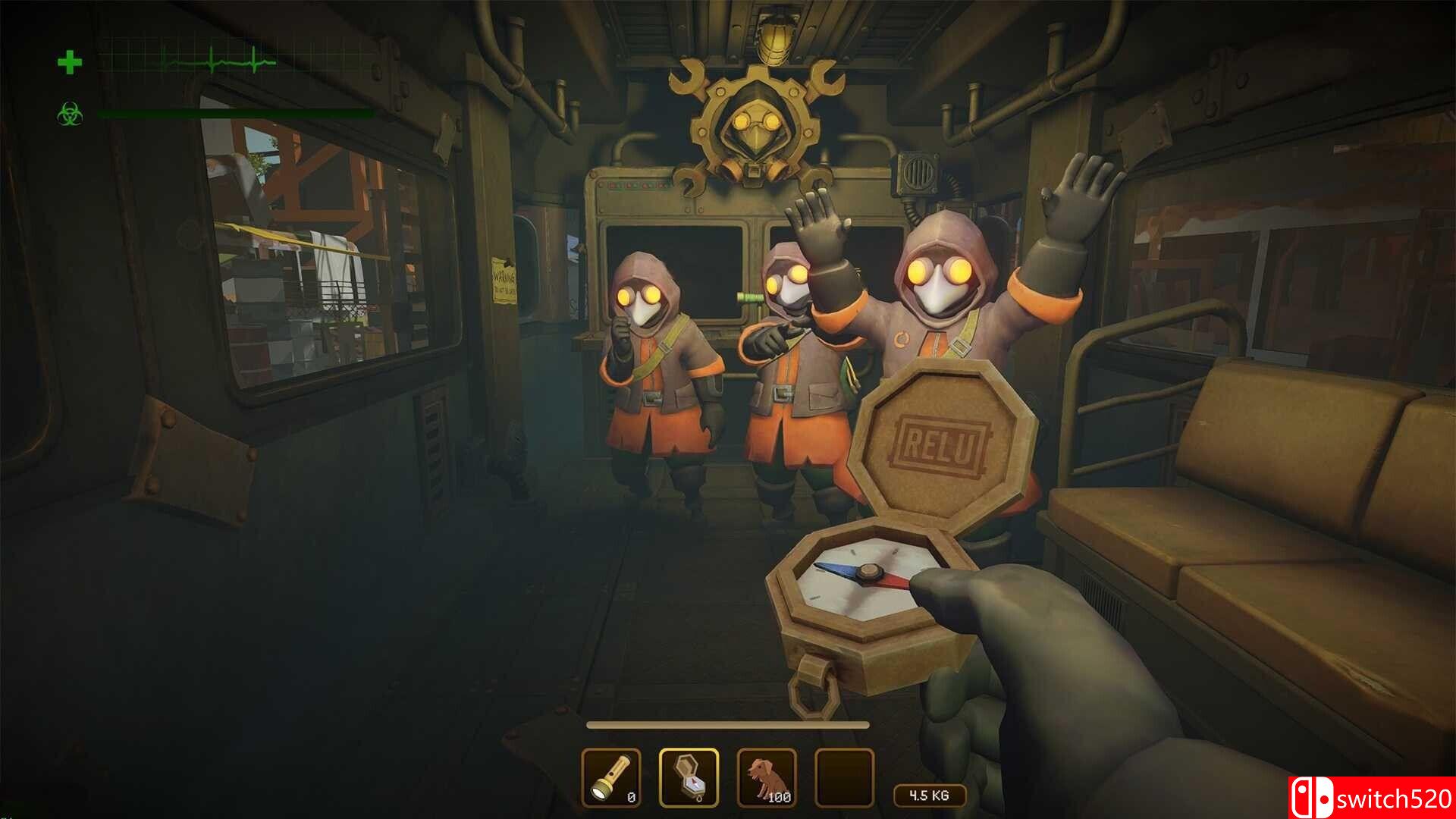Click the switch520 watermark logo
Image resolution: width=1456 pixels, height=819 pixels.
click(x=1371, y=798)
